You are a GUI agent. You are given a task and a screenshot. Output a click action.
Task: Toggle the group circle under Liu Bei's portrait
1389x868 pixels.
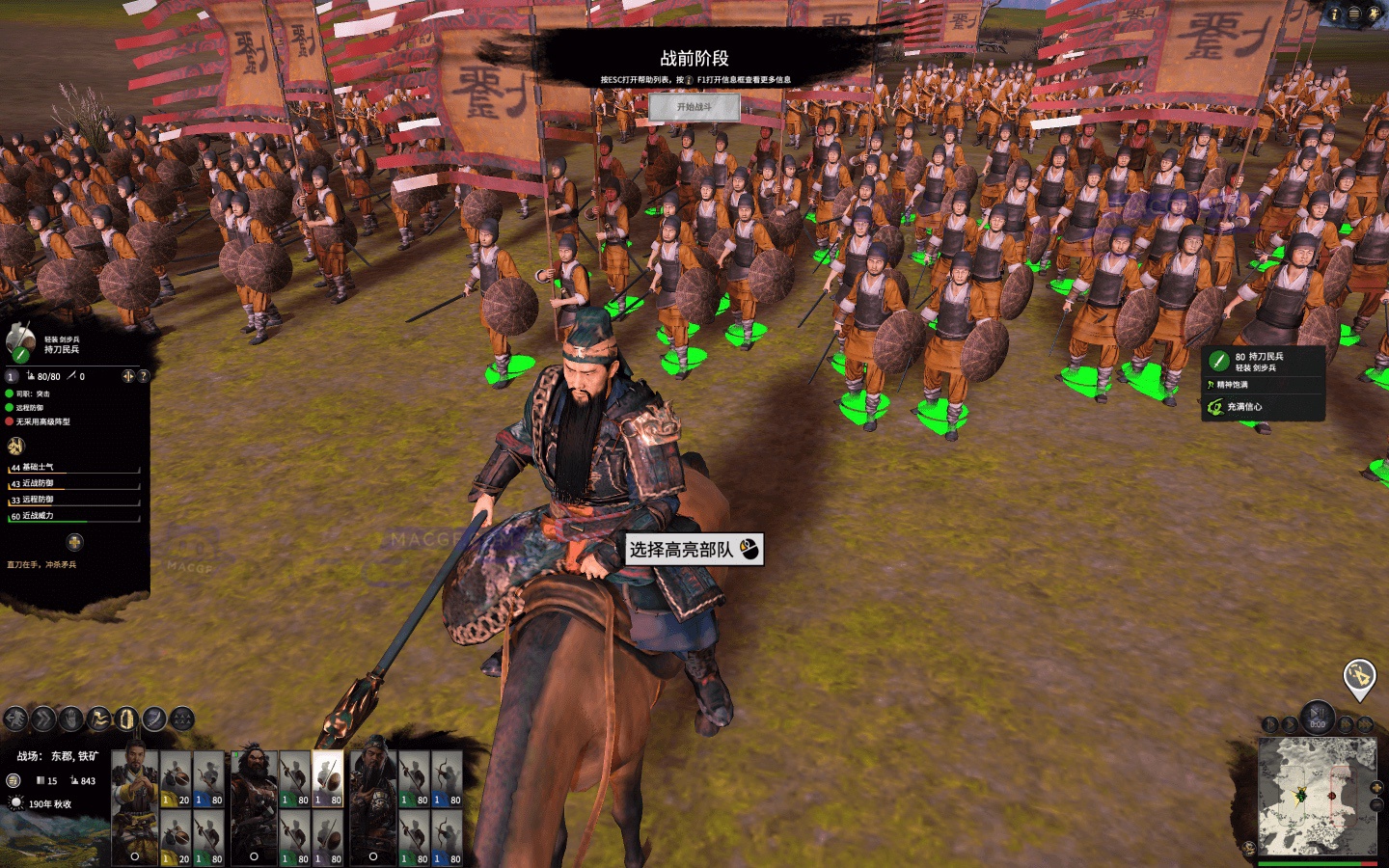pos(133,856)
